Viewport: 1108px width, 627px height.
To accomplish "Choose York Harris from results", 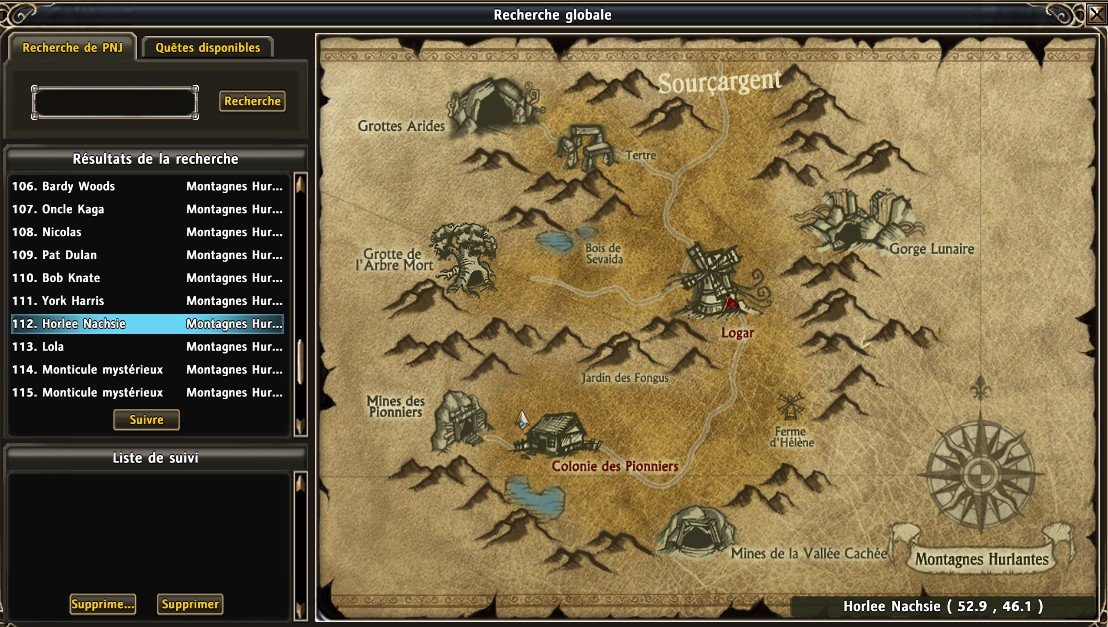I will [x=147, y=301].
